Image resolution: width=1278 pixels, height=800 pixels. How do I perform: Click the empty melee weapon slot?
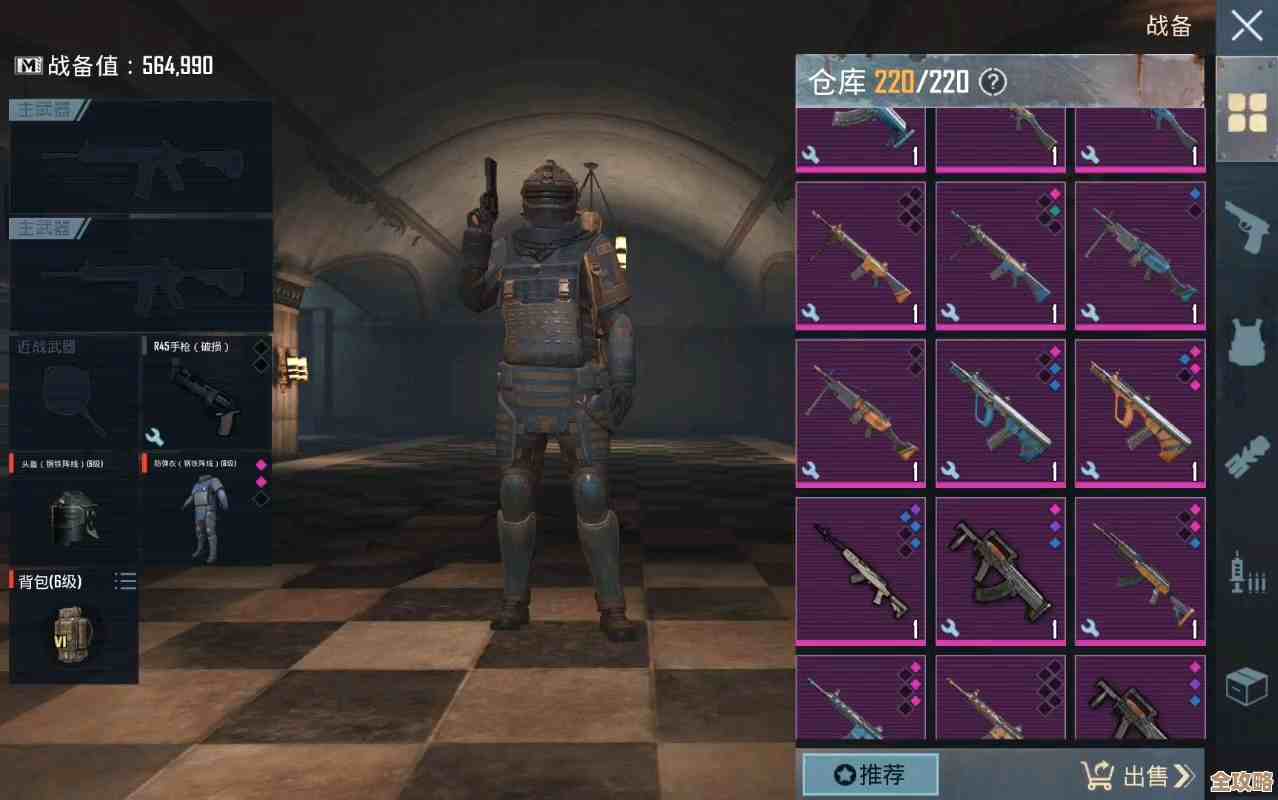pyautogui.click(x=74, y=392)
